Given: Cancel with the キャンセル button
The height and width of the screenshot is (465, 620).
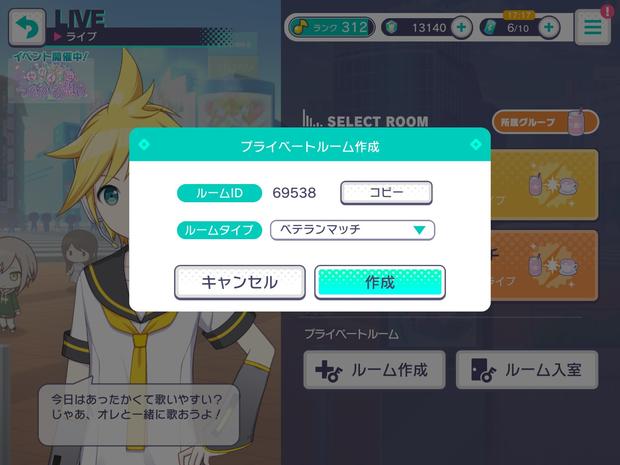Looking at the screenshot, I should pos(239,282).
